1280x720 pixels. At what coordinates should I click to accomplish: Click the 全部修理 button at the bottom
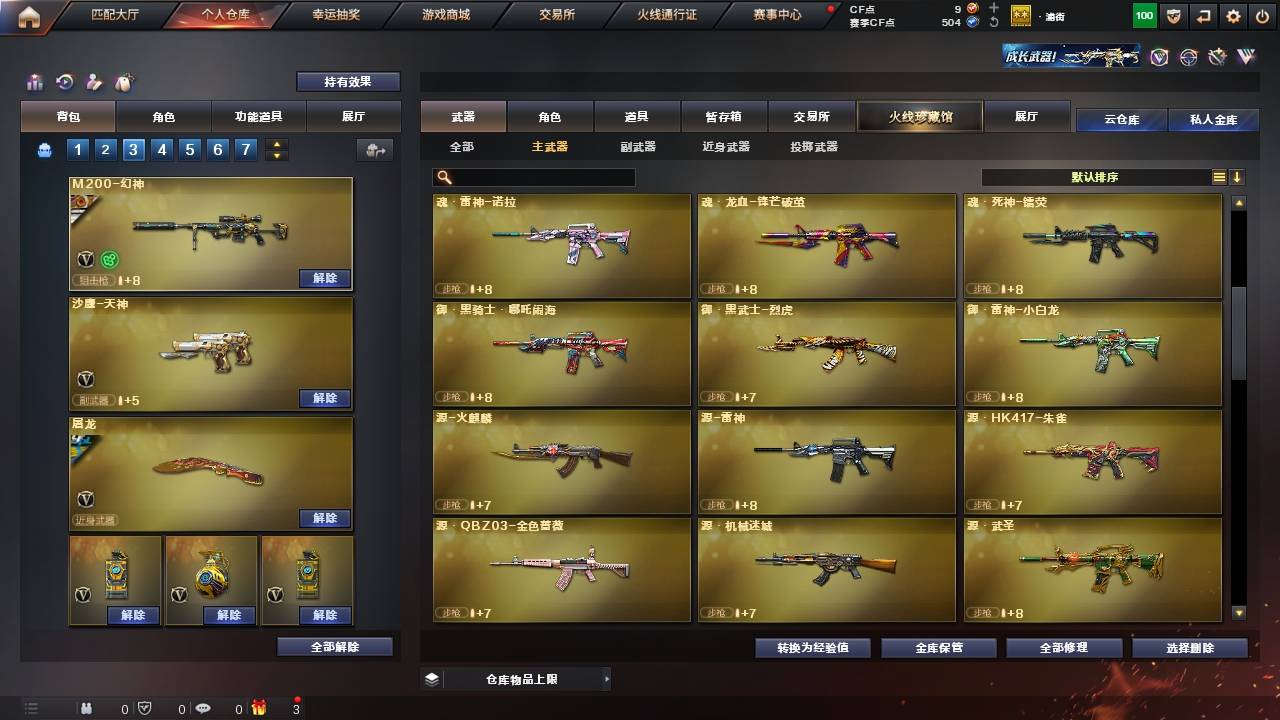(1063, 647)
